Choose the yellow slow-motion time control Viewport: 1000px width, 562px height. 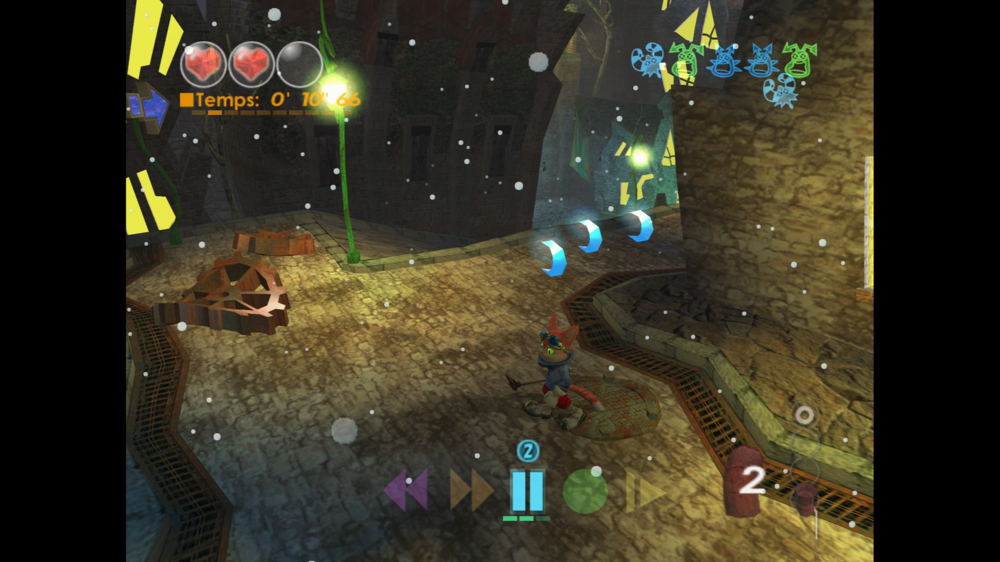coord(645,491)
